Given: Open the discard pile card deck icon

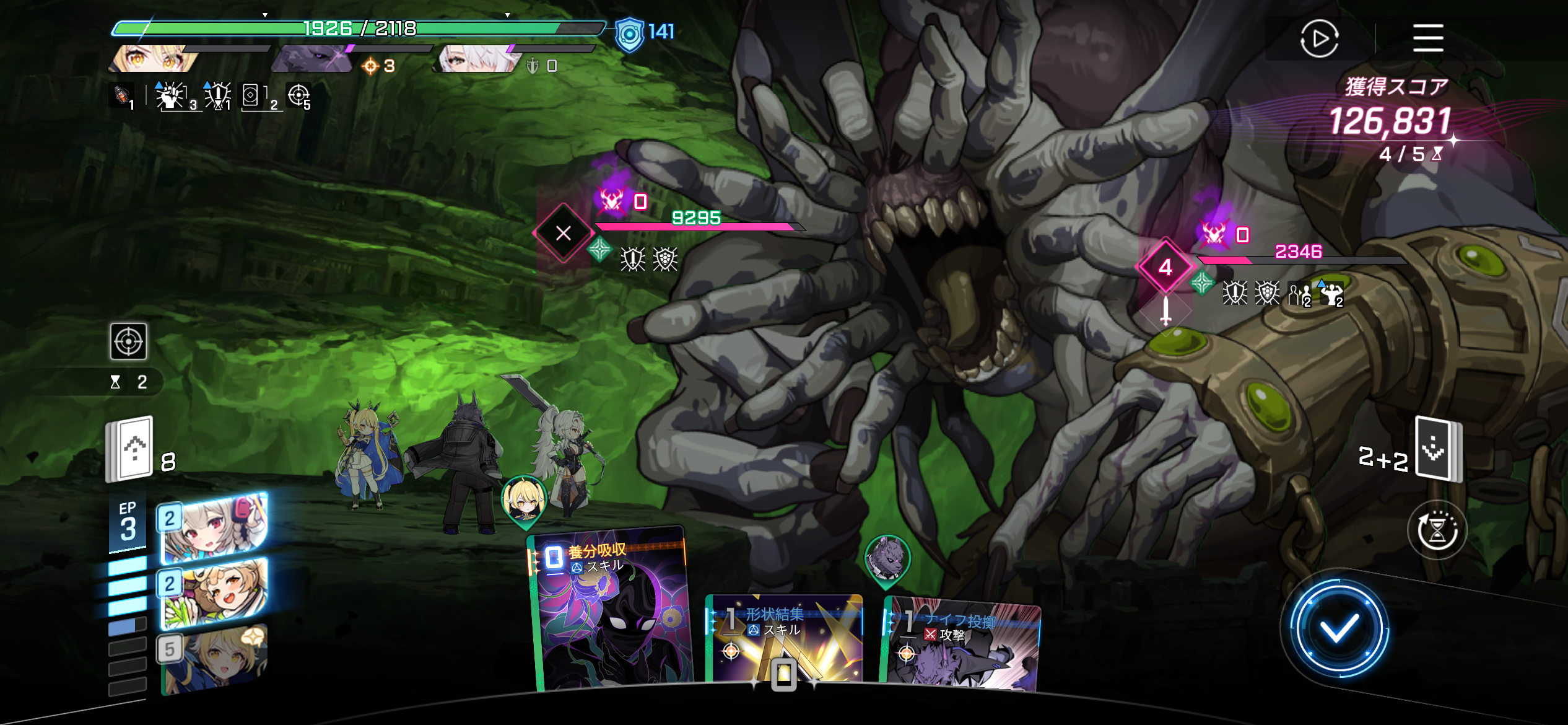Looking at the screenshot, I should click(1438, 449).
